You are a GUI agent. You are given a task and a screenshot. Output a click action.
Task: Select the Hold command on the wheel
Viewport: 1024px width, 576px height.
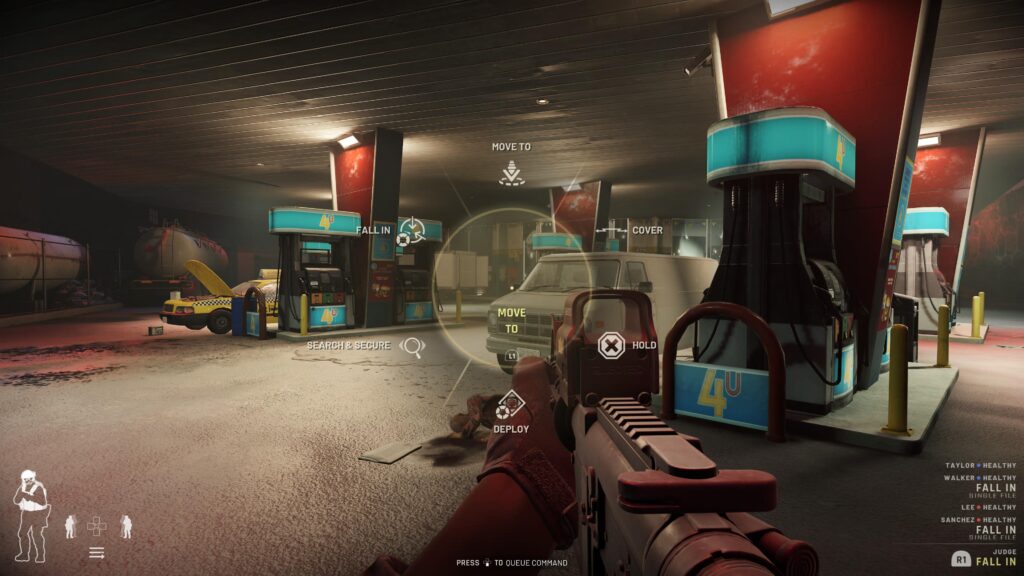[610, 346]
